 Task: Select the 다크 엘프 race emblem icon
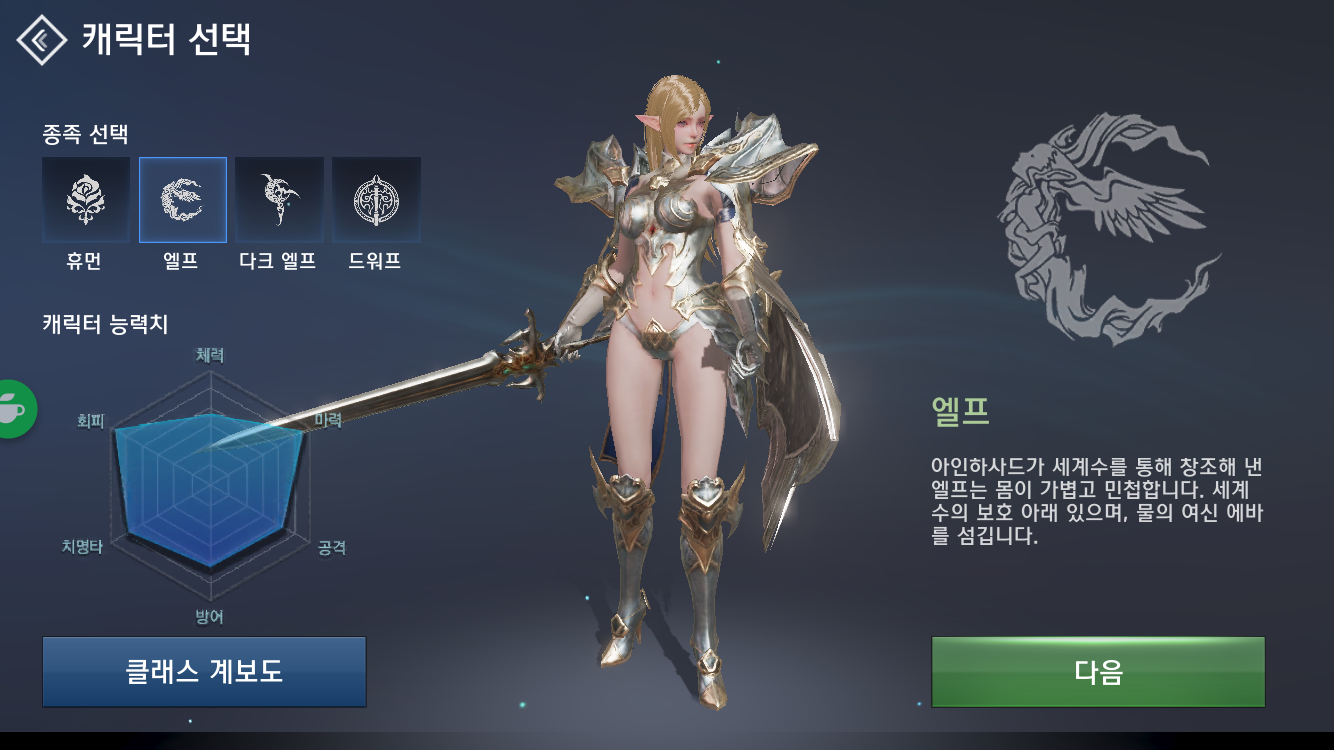pyautogui.click(x=280, y=199)
